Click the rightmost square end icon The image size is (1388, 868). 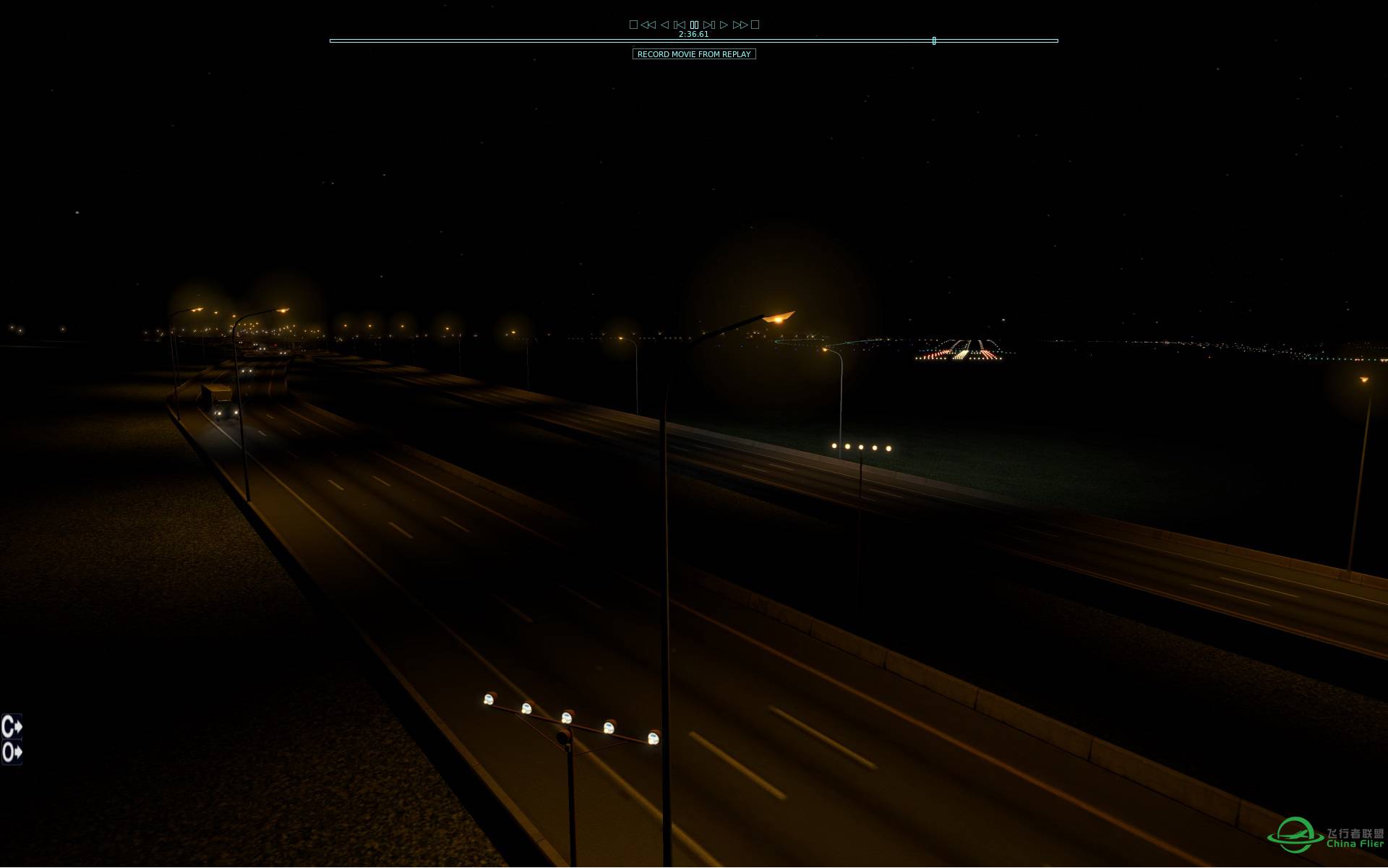pos(755,24)
